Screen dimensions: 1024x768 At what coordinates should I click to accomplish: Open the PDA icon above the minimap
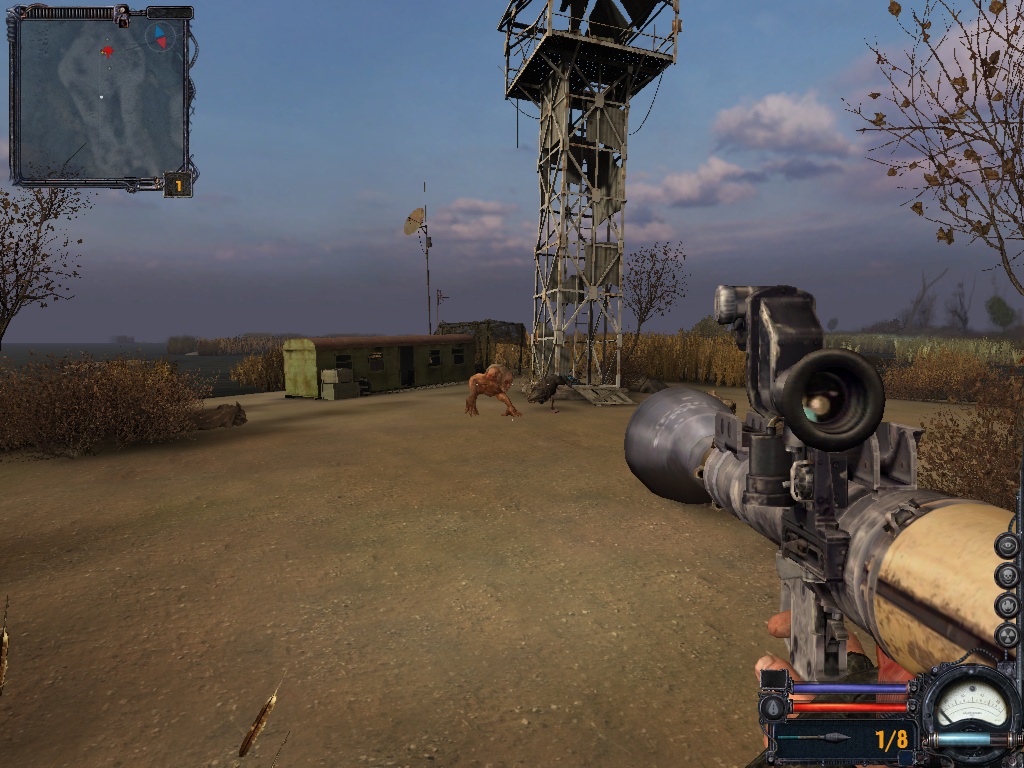122,15
